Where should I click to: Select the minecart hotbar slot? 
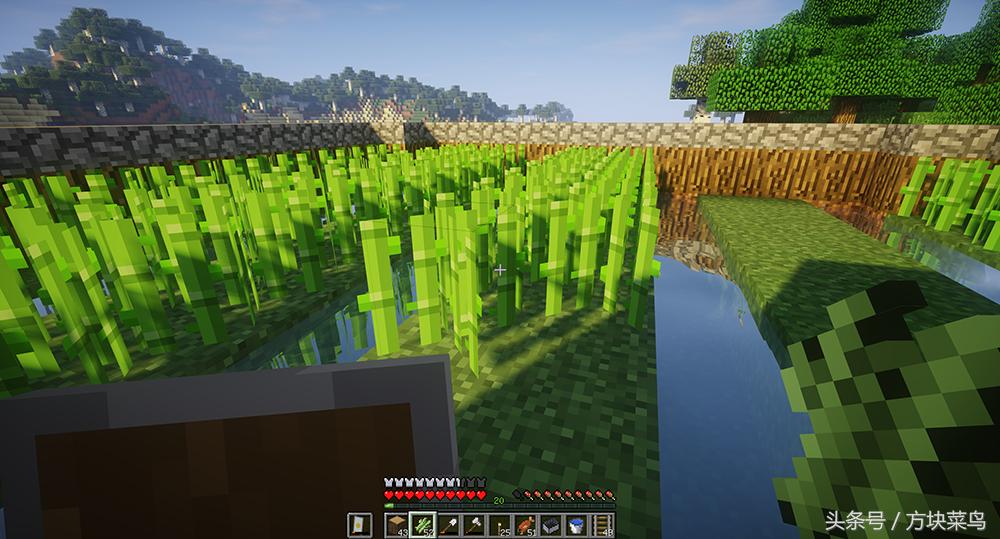[x=549, y=524]
